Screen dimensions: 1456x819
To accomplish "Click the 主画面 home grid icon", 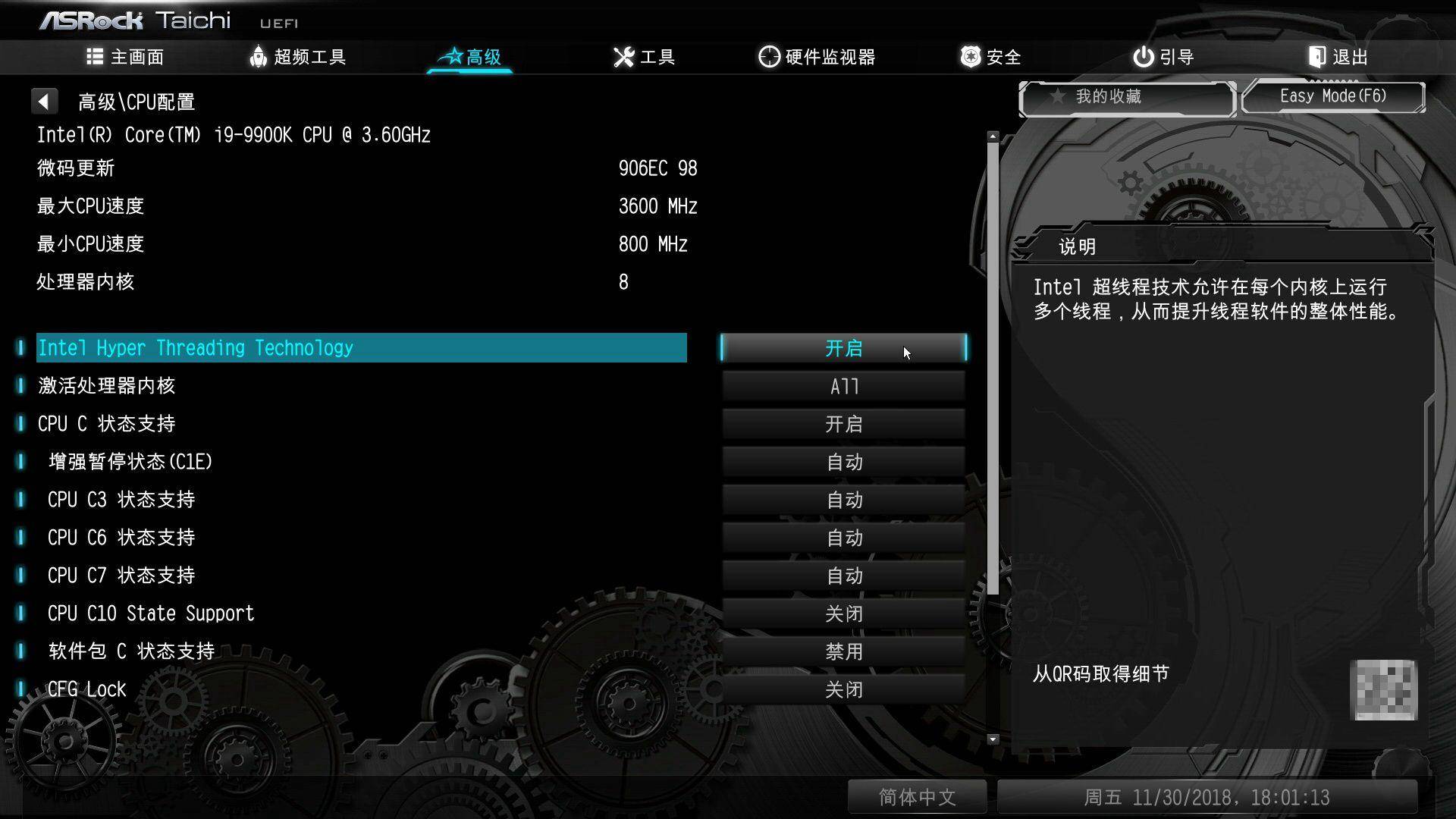I will [x=93, y=57].
